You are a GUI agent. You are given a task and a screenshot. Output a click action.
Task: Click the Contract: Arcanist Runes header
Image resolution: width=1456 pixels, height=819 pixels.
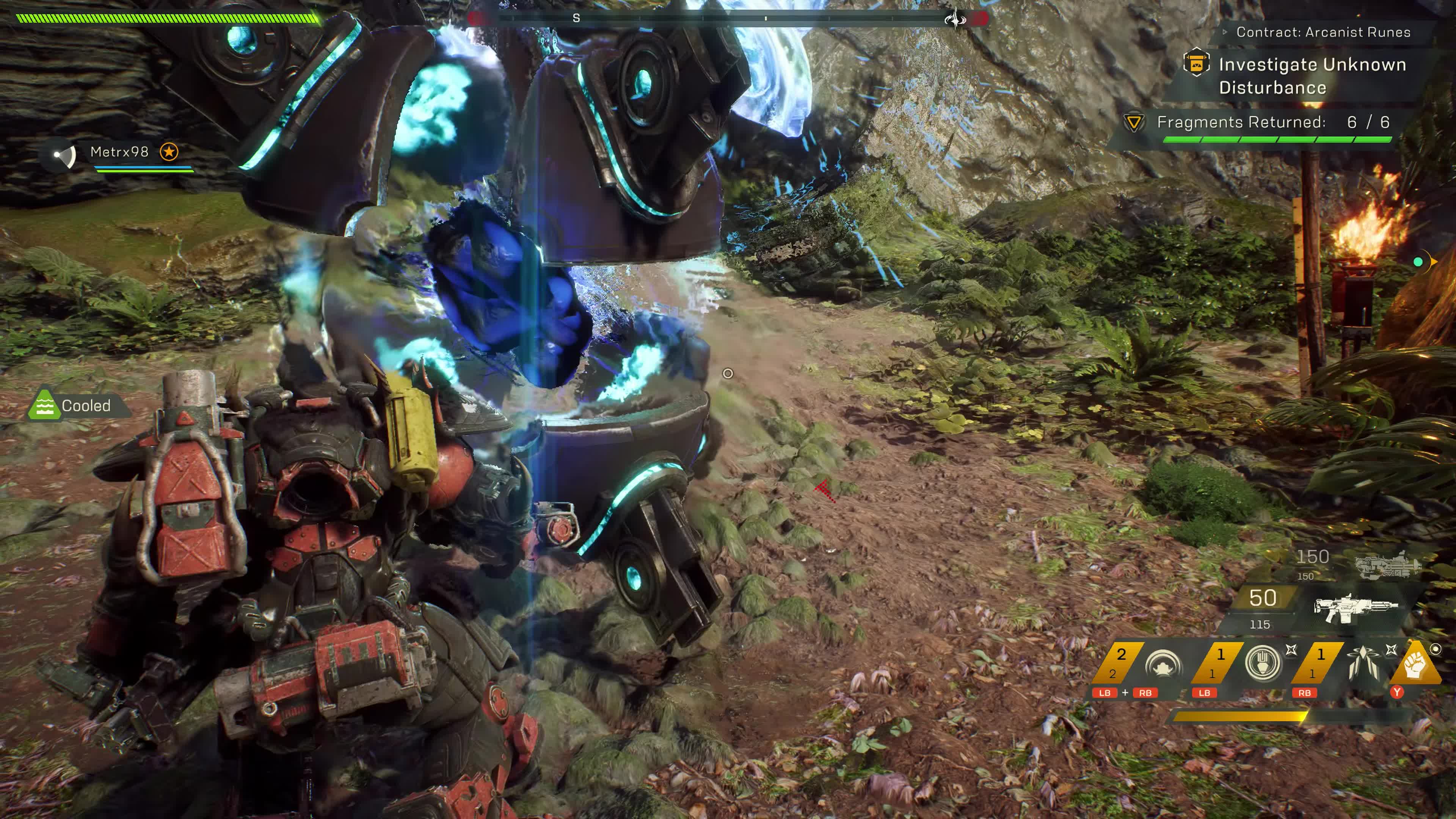[1323, 32]
